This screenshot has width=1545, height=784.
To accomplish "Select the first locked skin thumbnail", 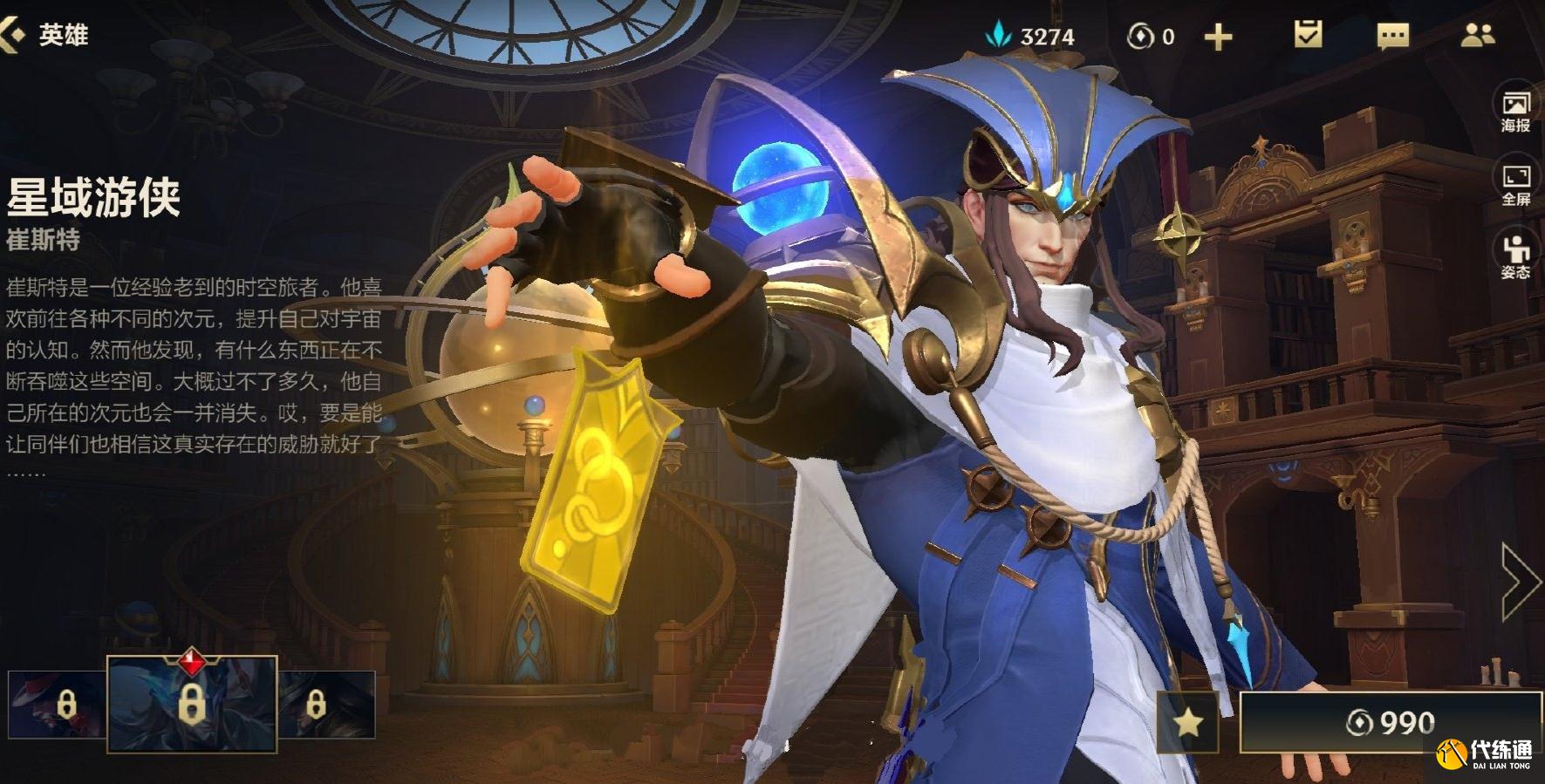I will coord(57,704).
